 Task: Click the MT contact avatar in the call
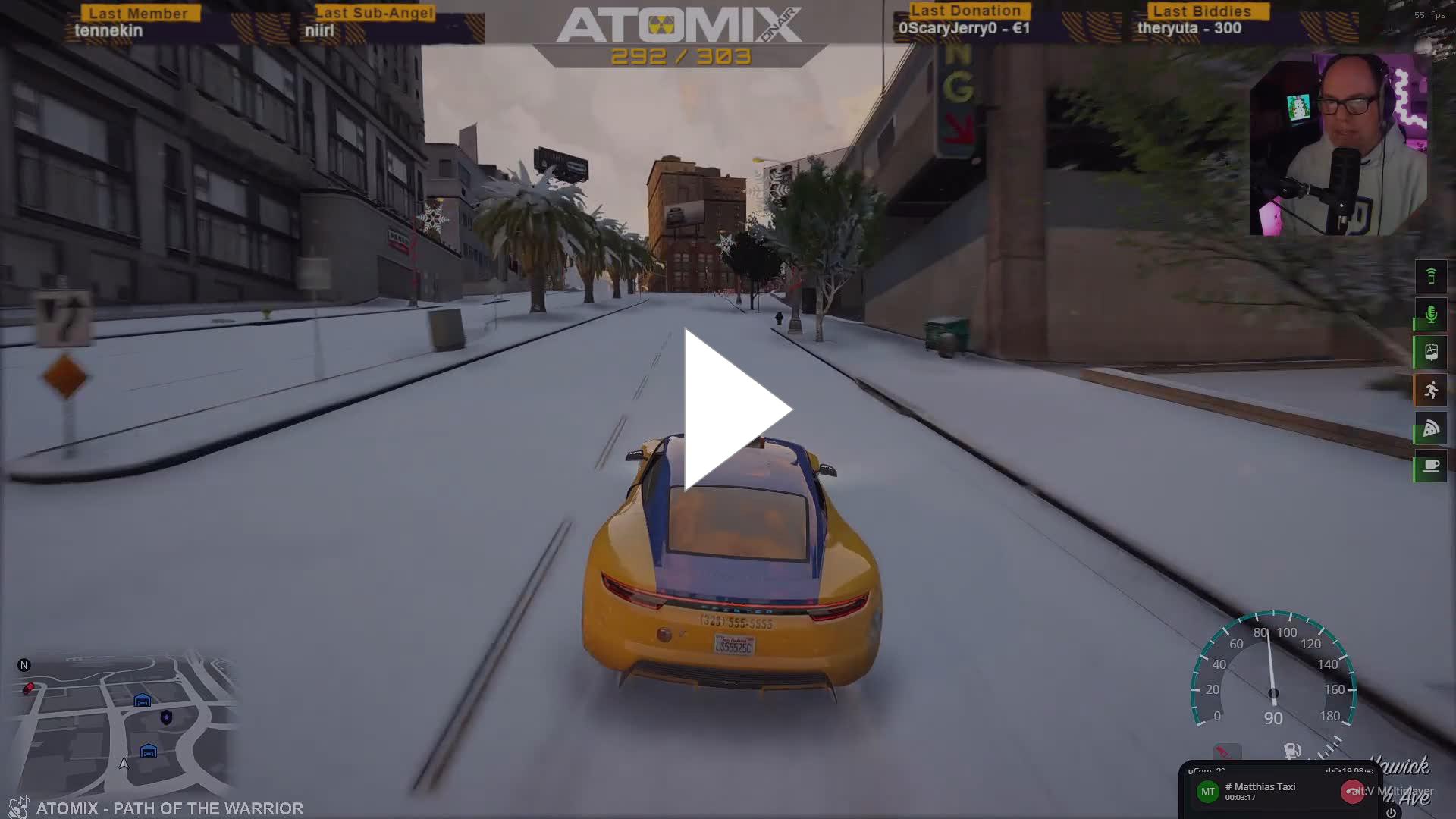(x=1207, y=792)
